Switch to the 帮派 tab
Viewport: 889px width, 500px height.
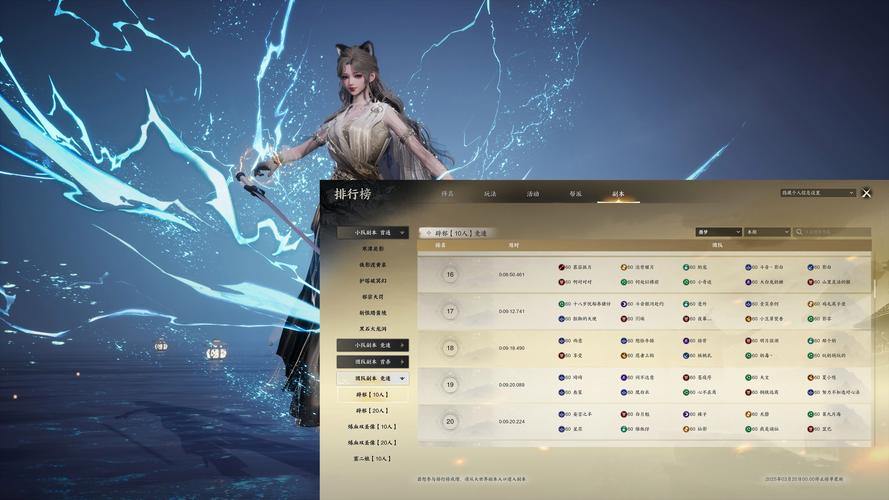pos(575,193)
